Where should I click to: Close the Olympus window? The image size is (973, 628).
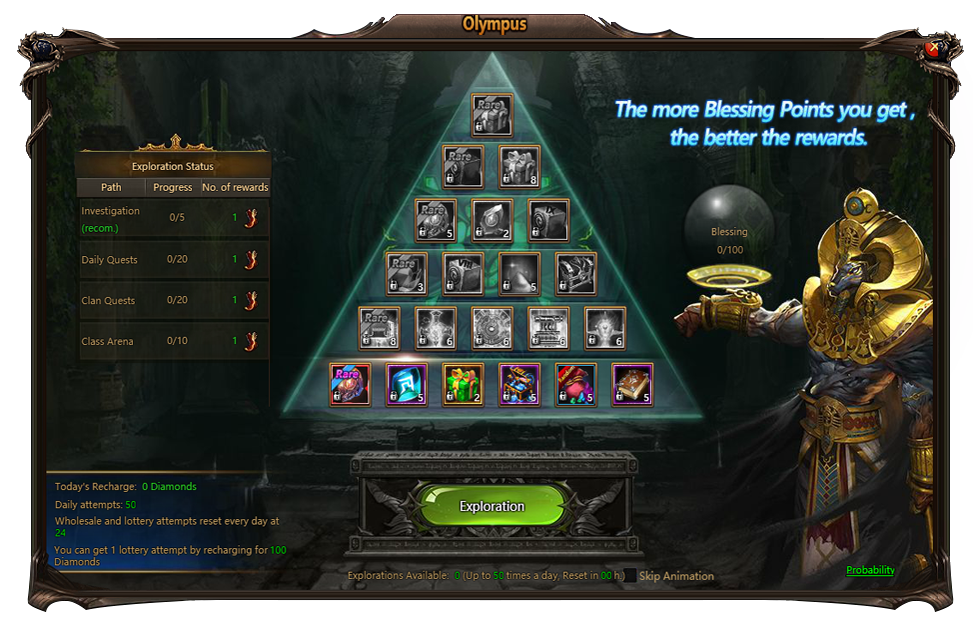coord(934,47)
